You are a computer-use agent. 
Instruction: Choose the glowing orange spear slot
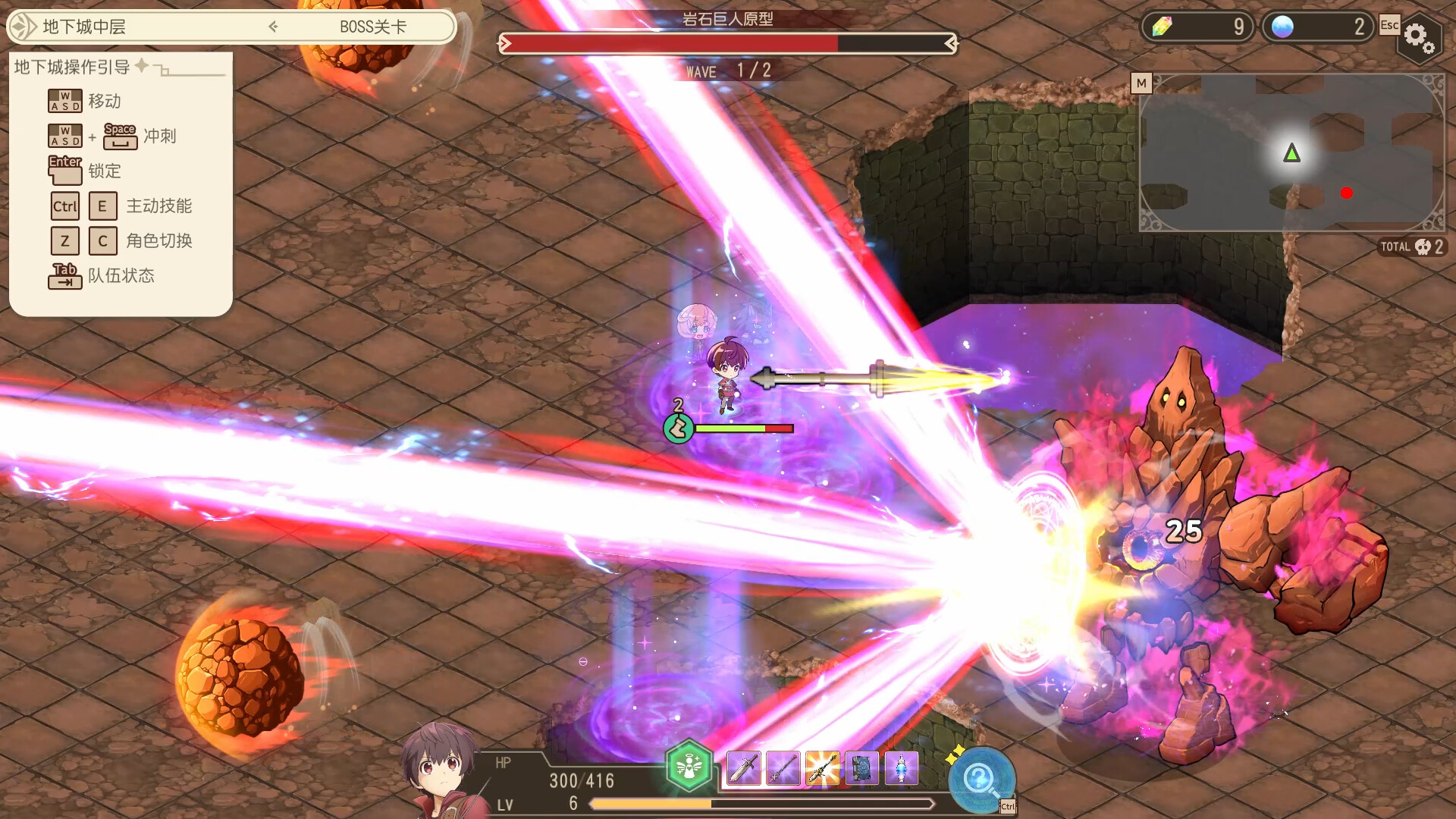point(822,769)
